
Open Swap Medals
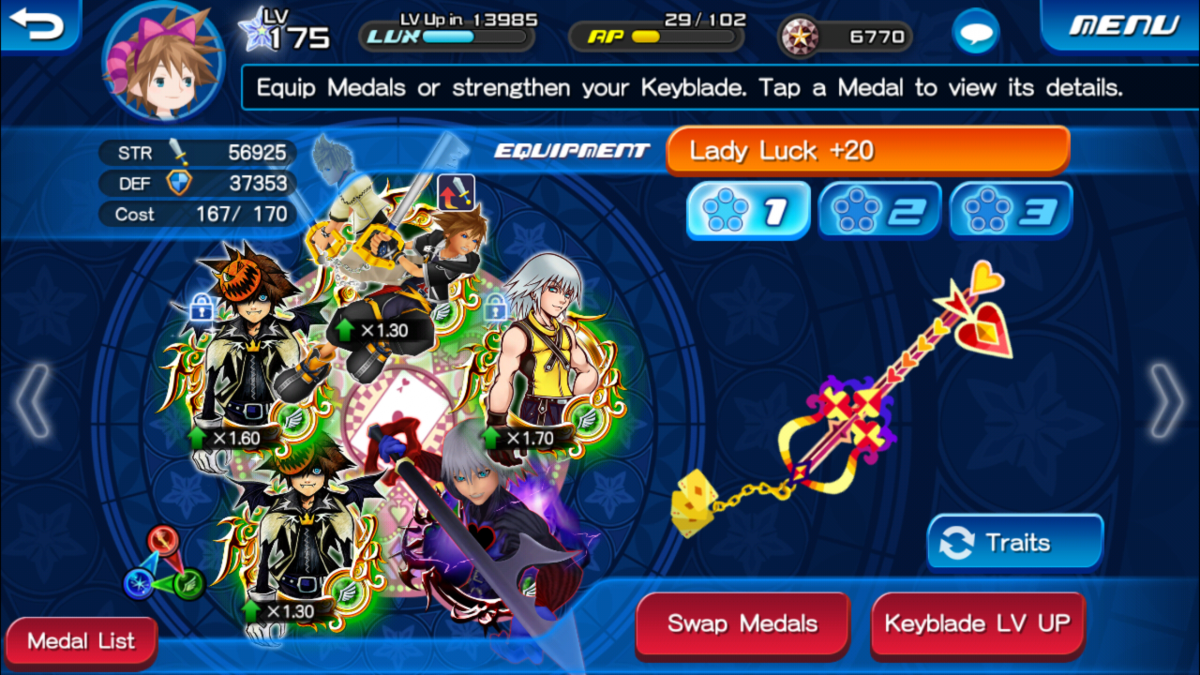pos(742,624)
